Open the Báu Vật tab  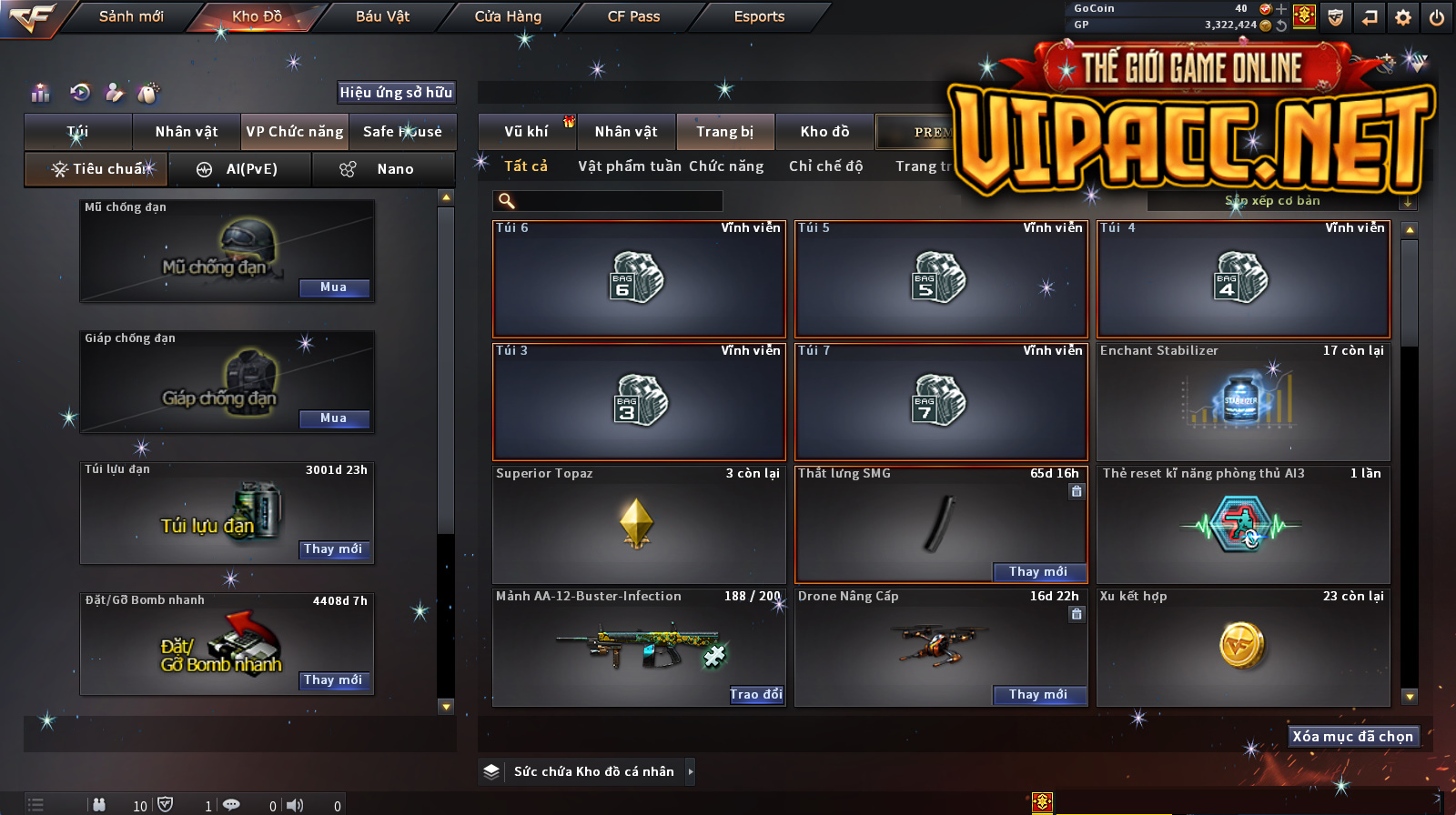click(382, 16)
